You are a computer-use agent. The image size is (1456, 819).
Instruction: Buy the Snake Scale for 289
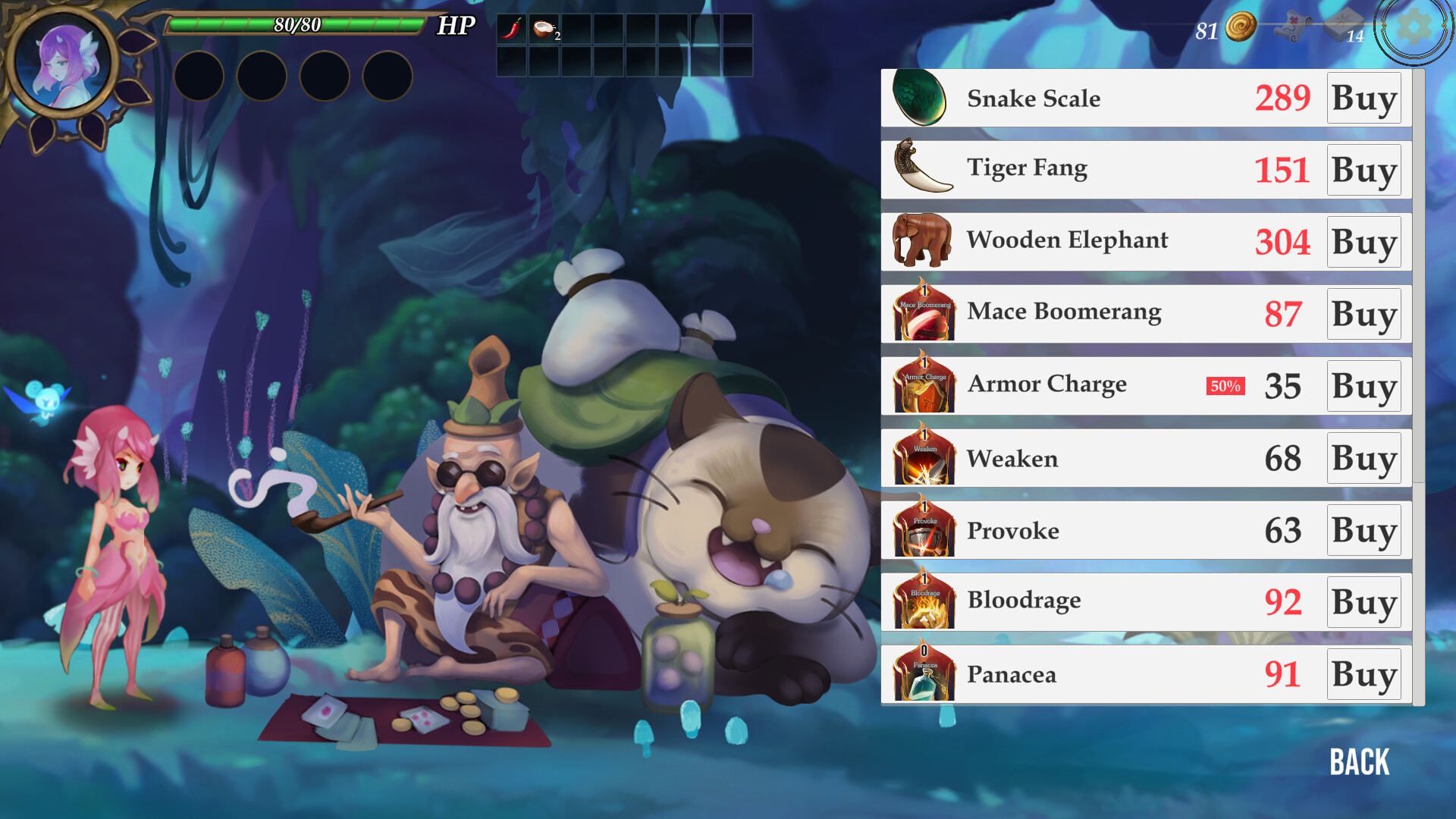pyautogui.click(x=1363, y=98)
